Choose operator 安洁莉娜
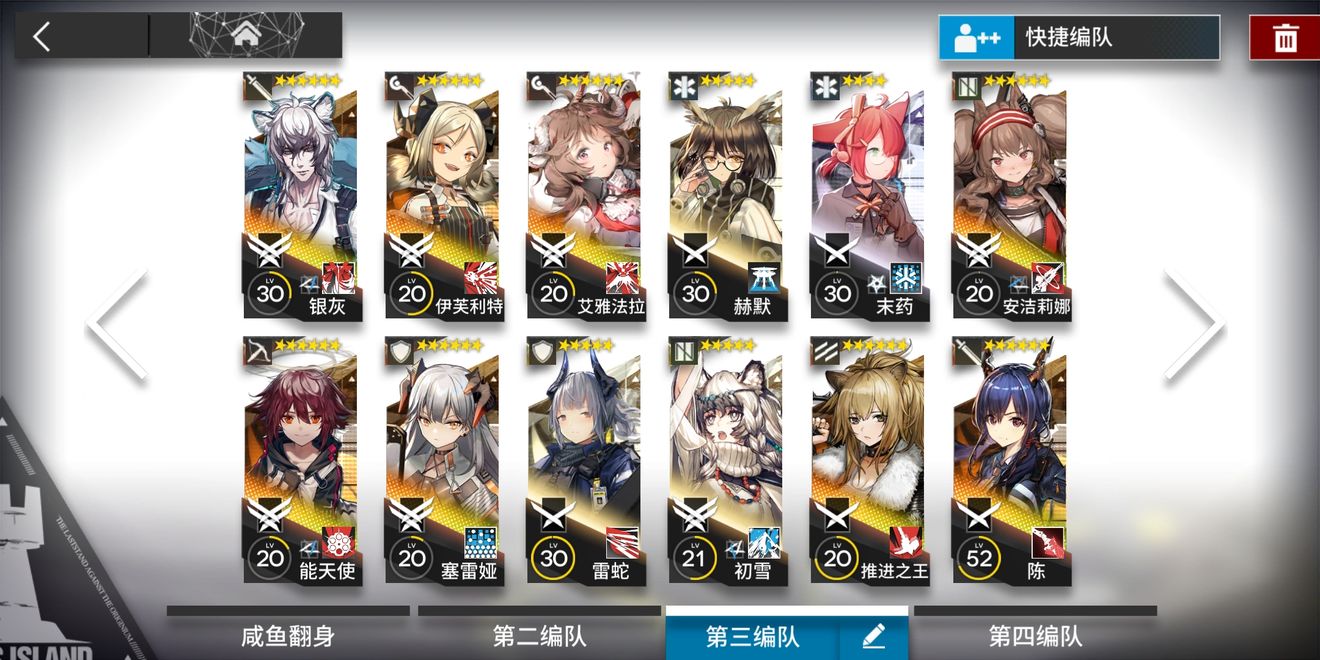This screenshot has width=1320, height=660. click(1011, 195)
